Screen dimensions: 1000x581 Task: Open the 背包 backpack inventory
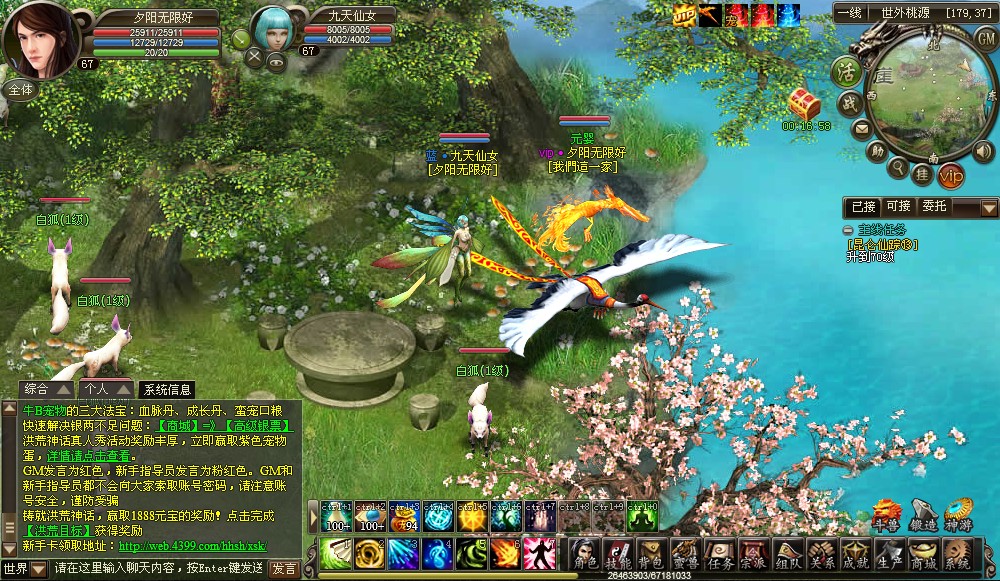651,555
